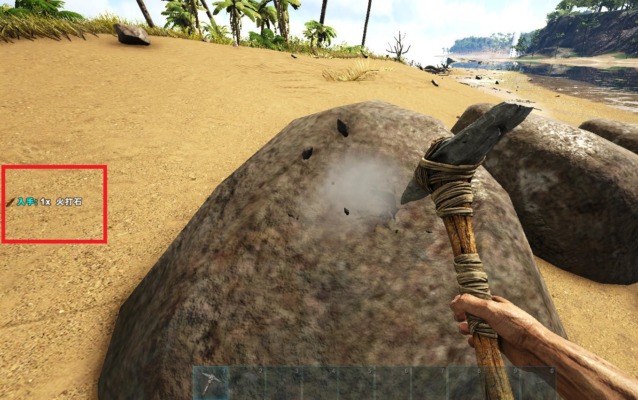
Task: Select the stone pickaxe hotbar slot
Action: pos(211,384)
